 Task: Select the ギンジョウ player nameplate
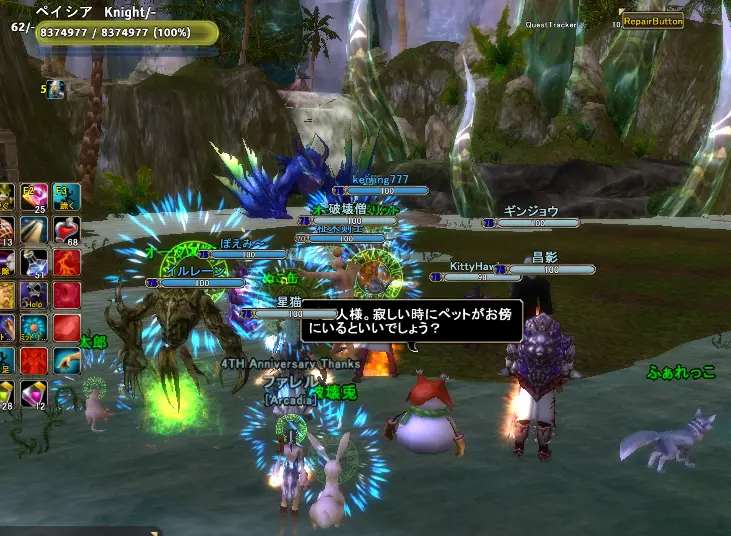click(529, 212)
